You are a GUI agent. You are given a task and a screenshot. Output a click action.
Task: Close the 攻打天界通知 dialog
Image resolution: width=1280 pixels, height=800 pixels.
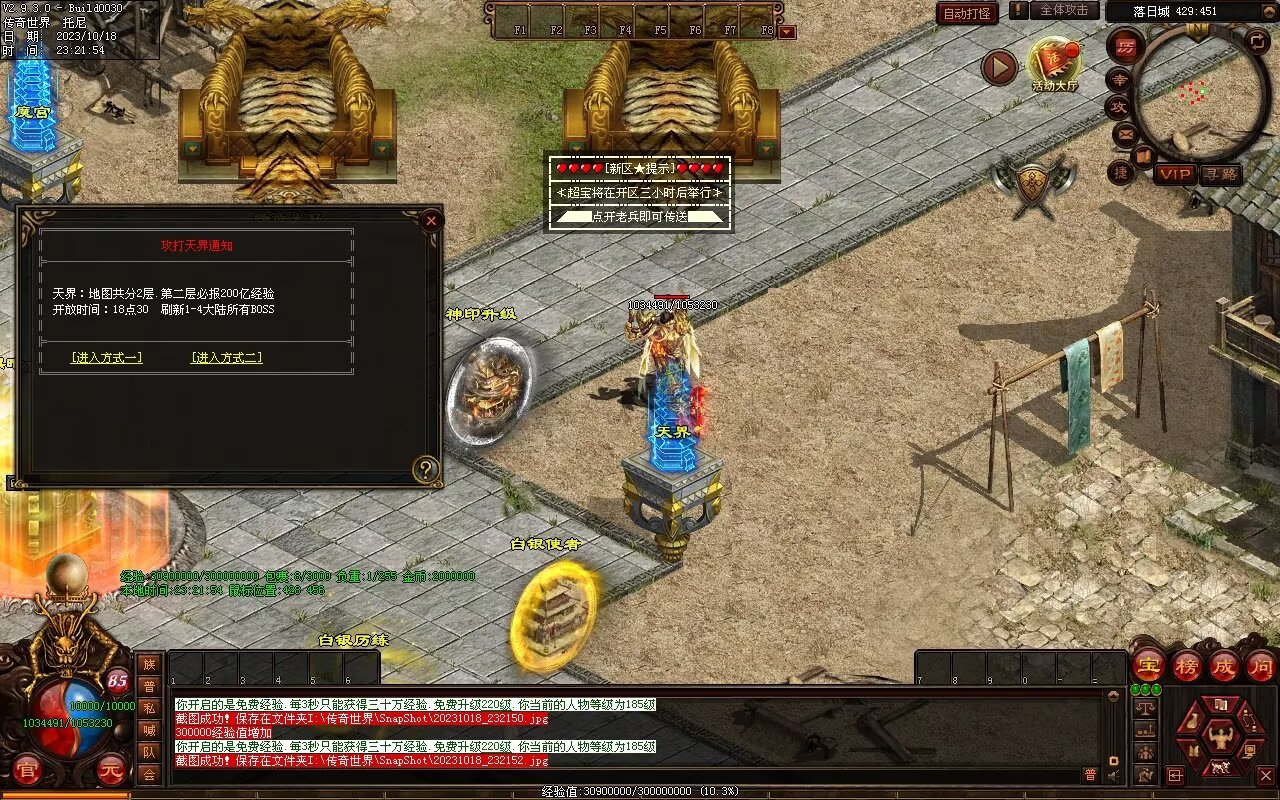click(x=431, y=220)
